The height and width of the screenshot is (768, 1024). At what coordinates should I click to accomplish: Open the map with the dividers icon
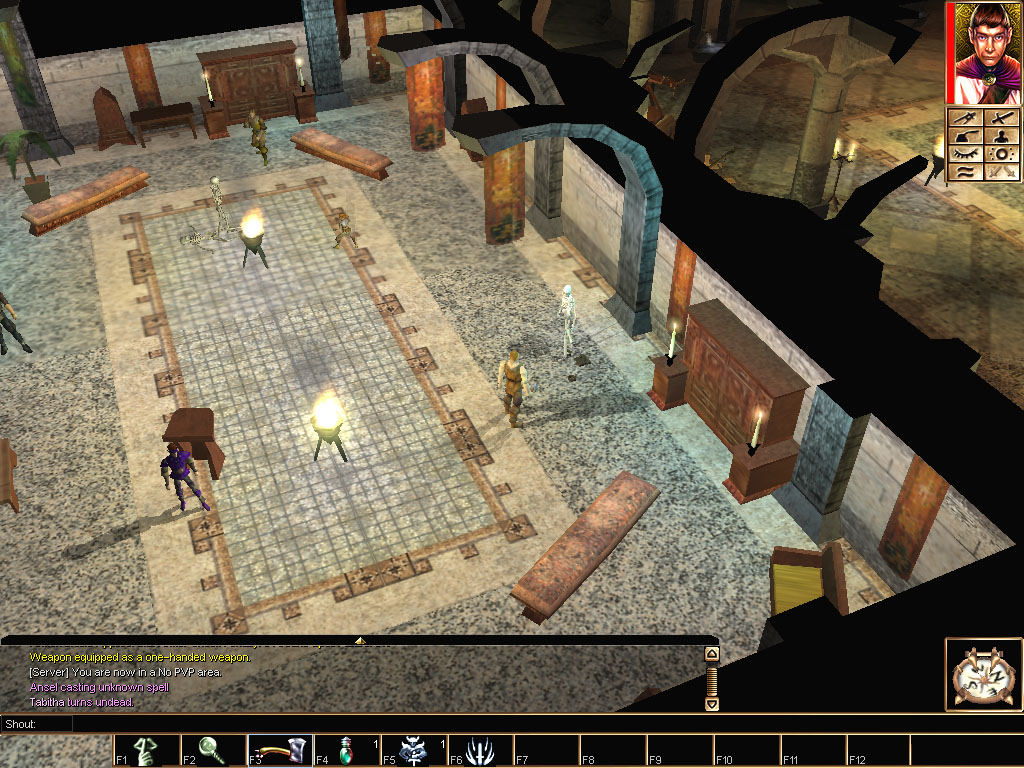(x=965, y=118)
